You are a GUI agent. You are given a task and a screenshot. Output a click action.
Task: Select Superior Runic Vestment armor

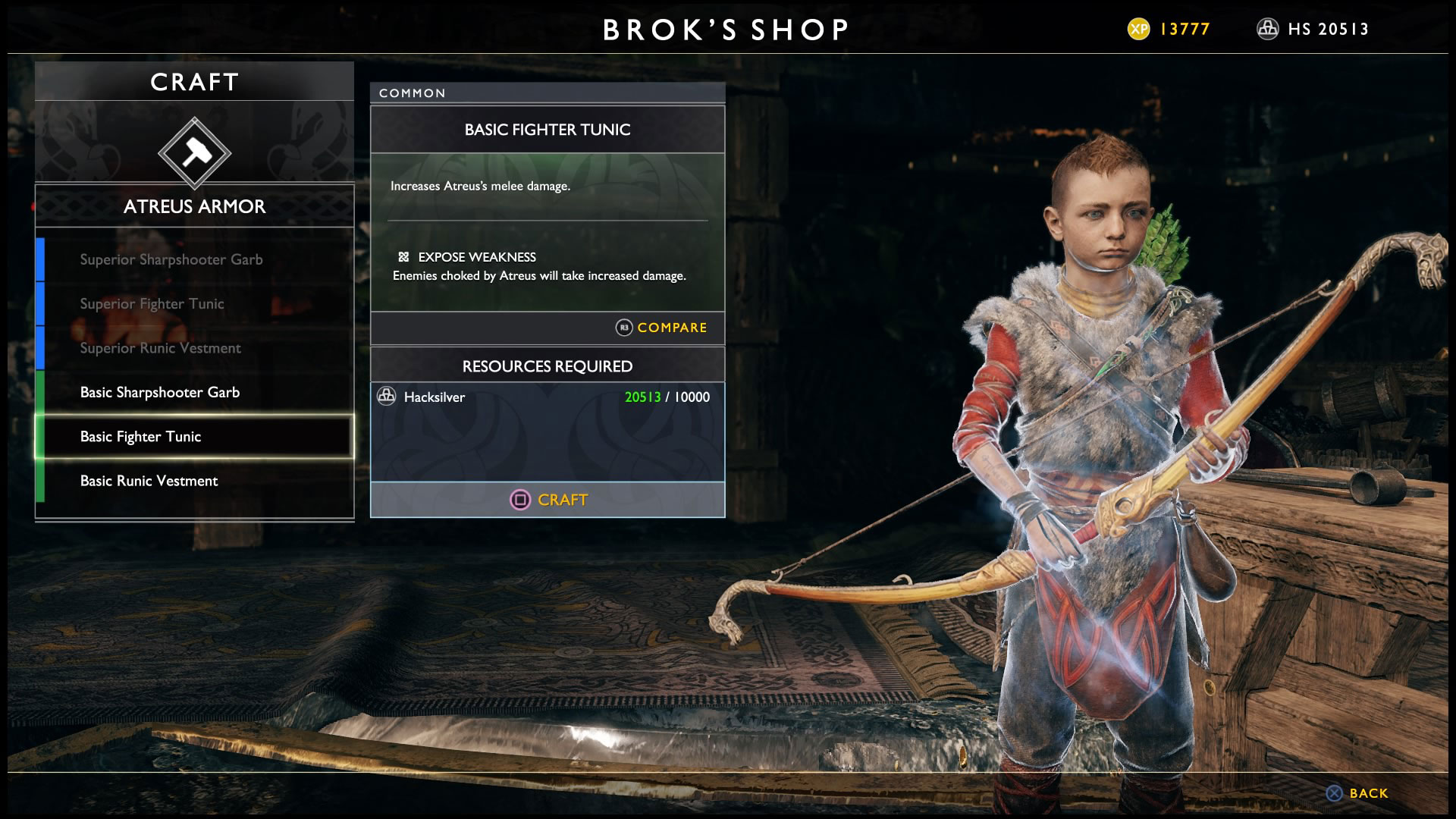(161, 348)
